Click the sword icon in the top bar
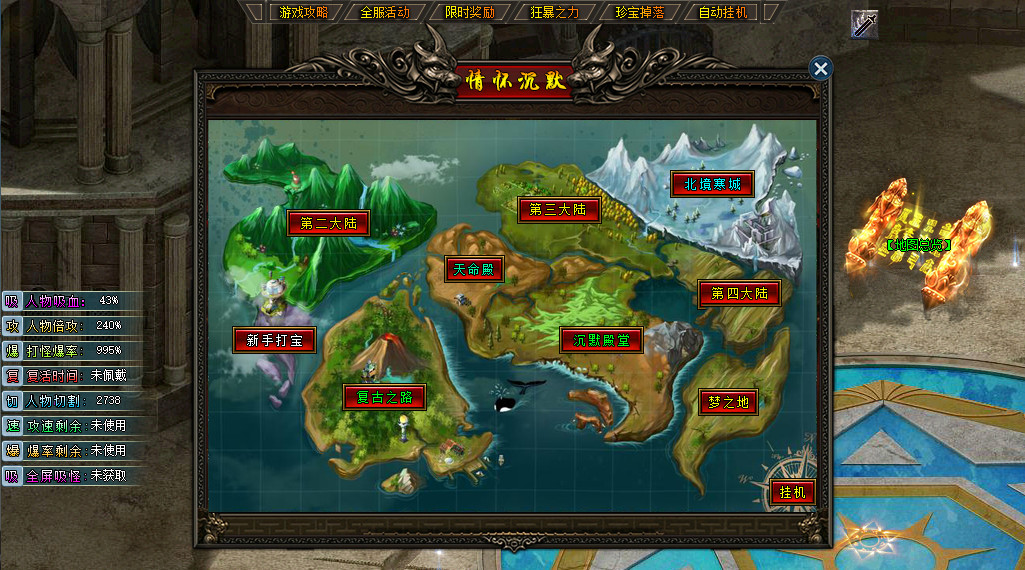 pos(864,24)
